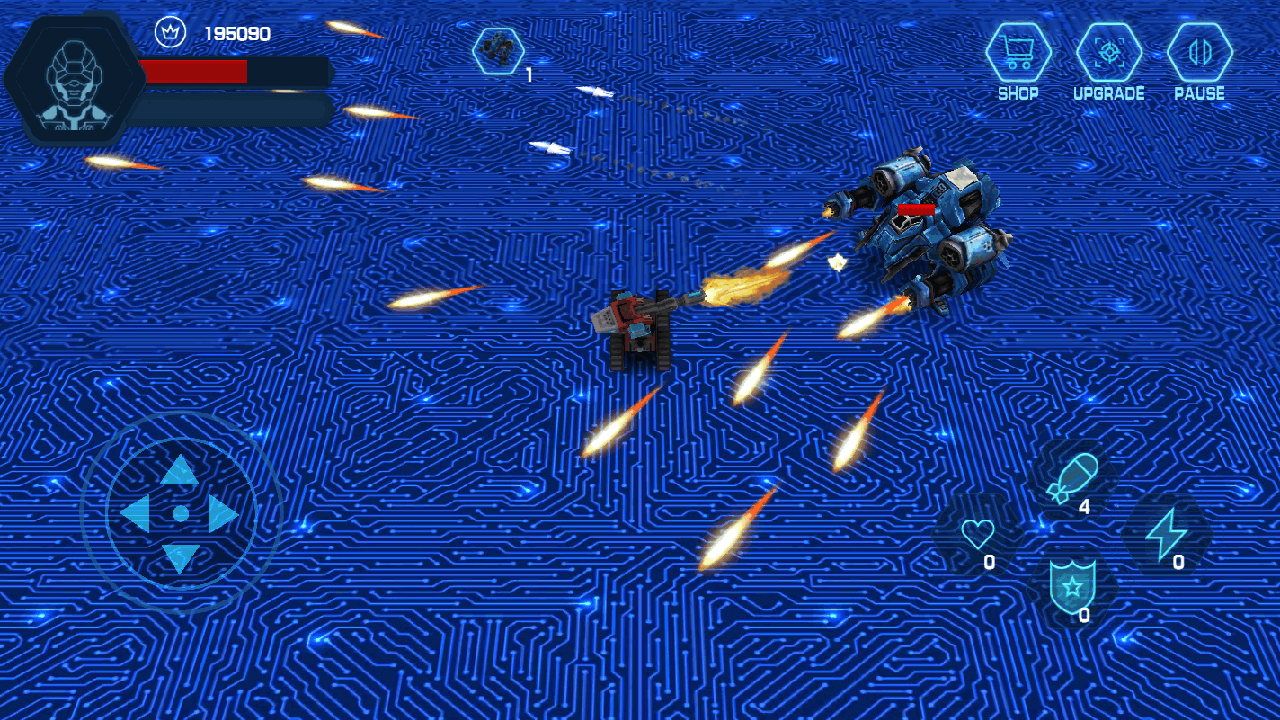Select the enemy mech counter icon

[x=497, y=51]
